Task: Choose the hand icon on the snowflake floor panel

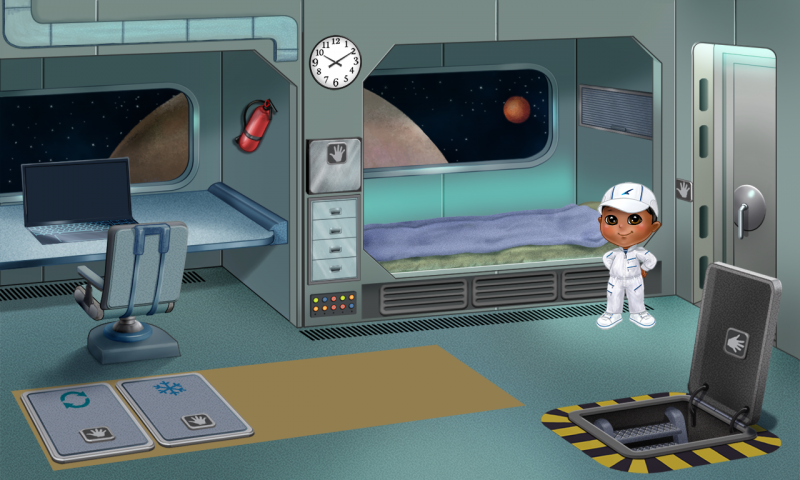Action: [195, 421]
